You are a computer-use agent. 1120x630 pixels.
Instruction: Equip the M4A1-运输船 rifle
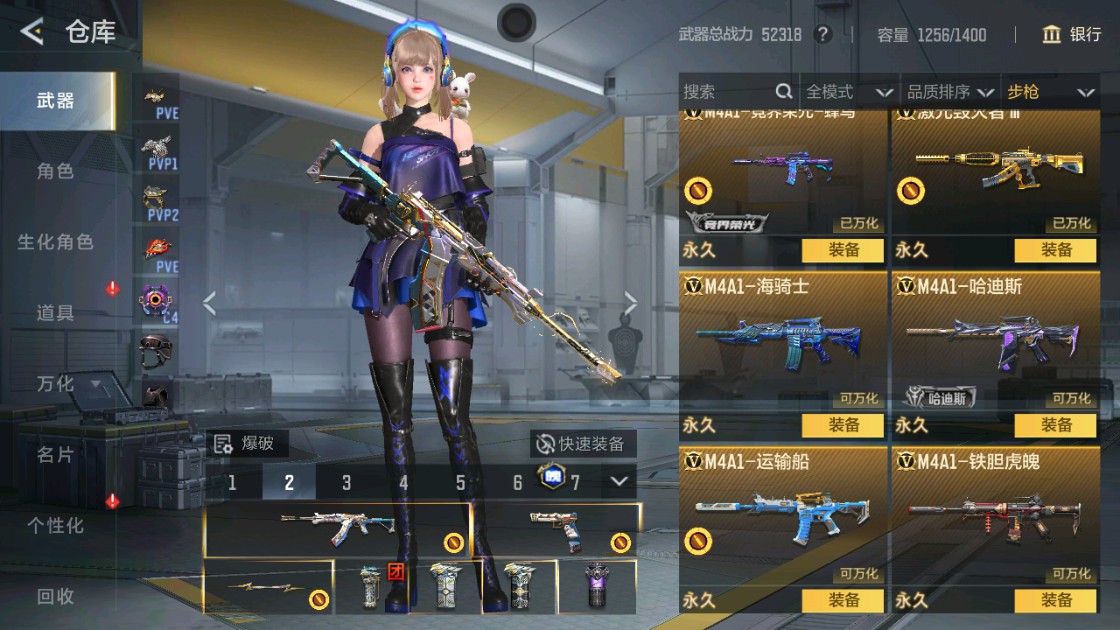(x=843, y=600)
